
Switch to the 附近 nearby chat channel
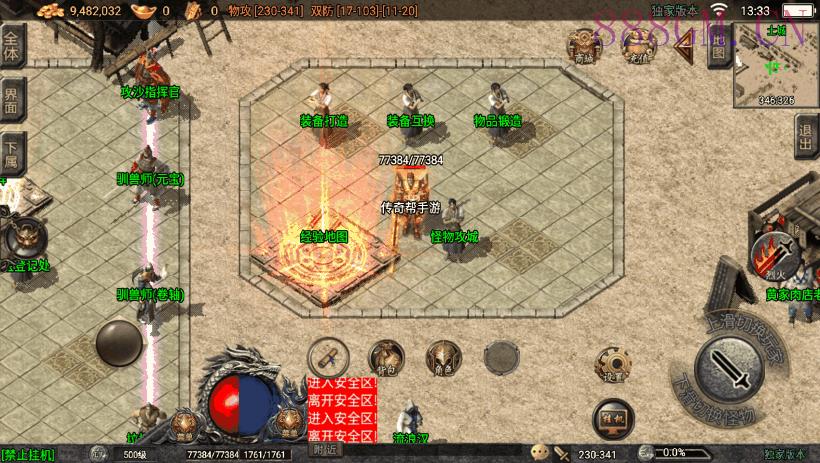pos(325,450)
